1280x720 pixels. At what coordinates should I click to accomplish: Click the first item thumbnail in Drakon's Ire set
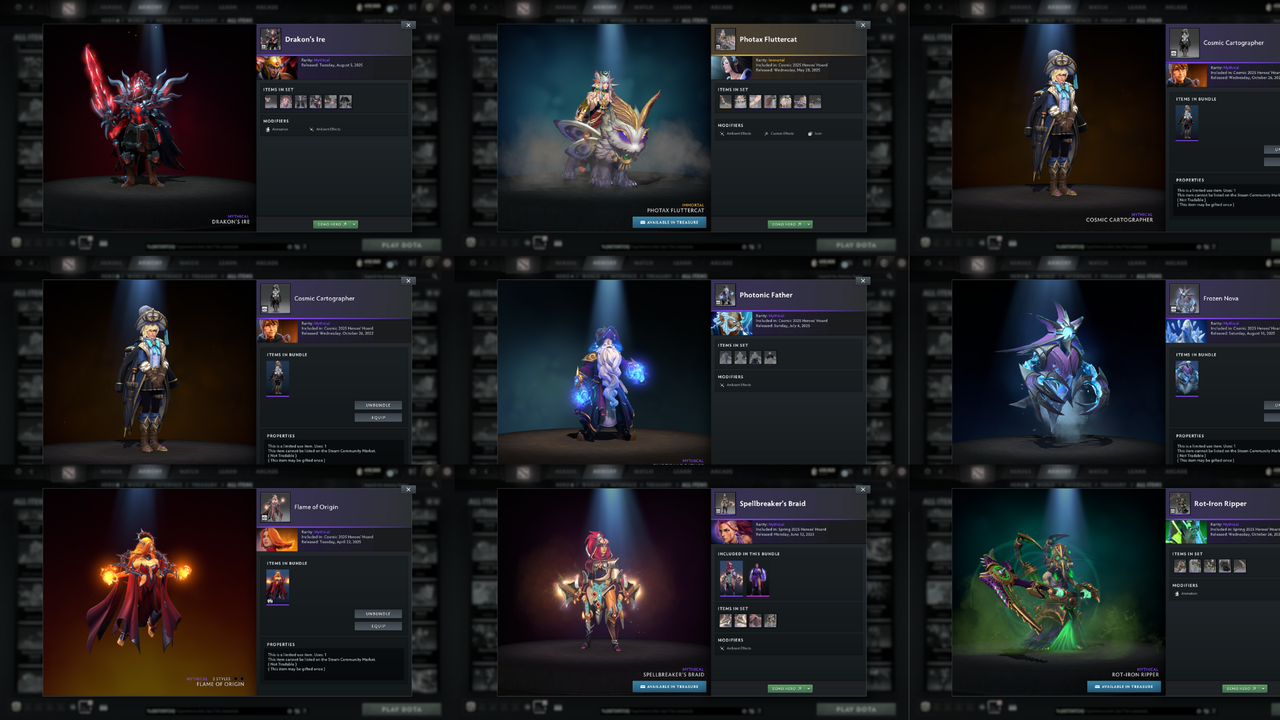point(270,101)
